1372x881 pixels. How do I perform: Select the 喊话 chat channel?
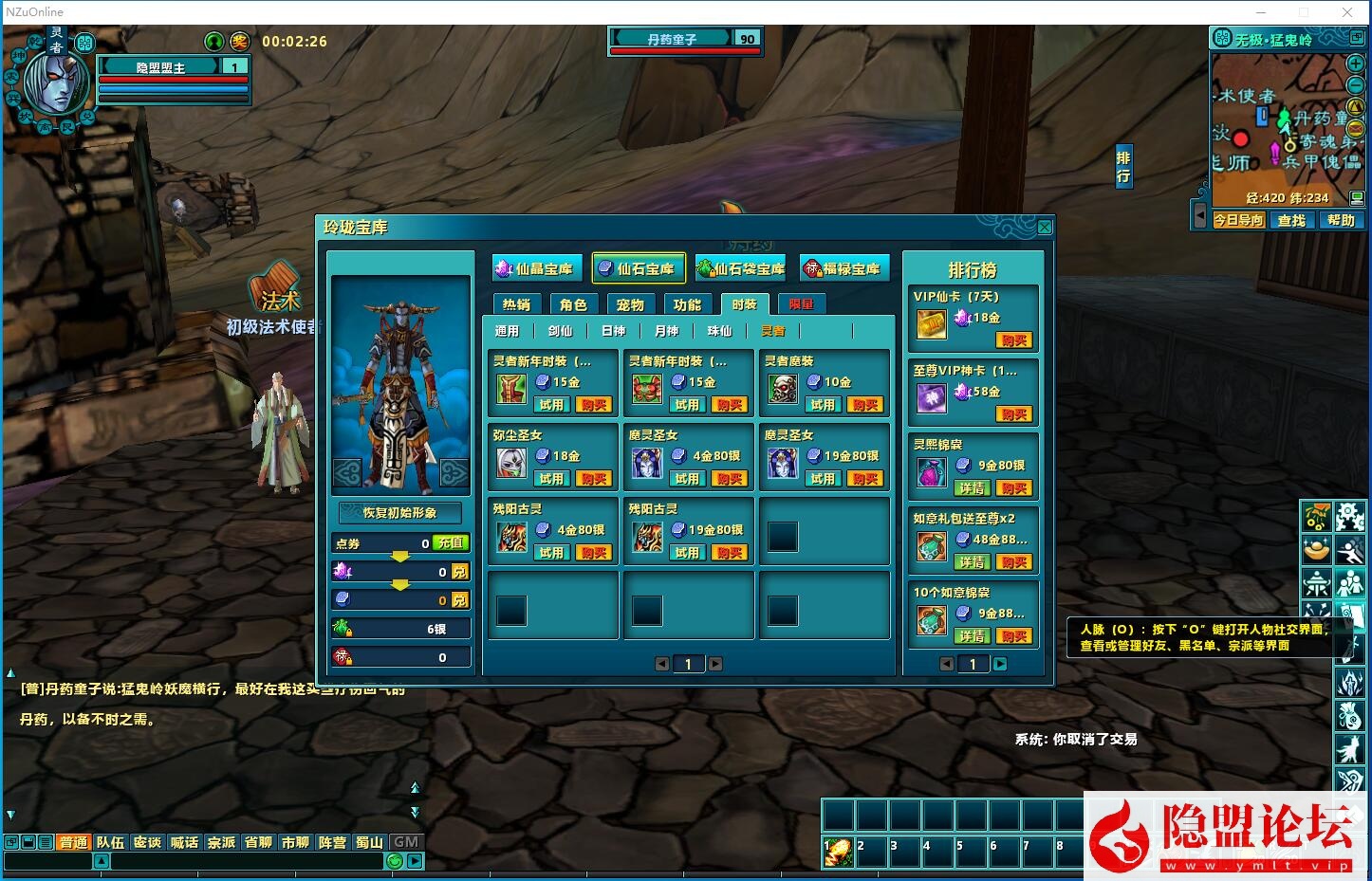tap(184, 842)
